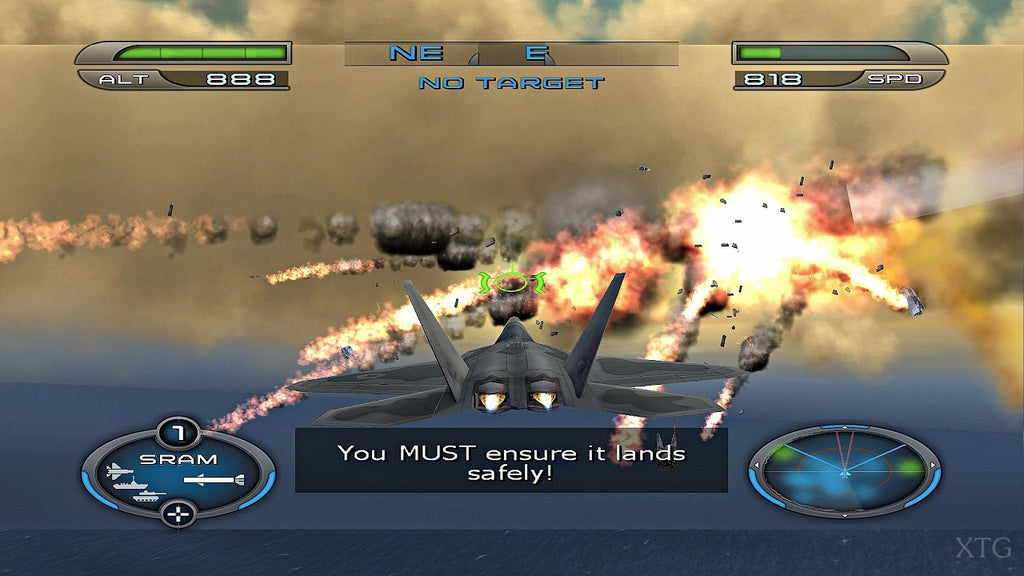
Task: Click the compass heading strip
Action: click(x=511, y=54)
